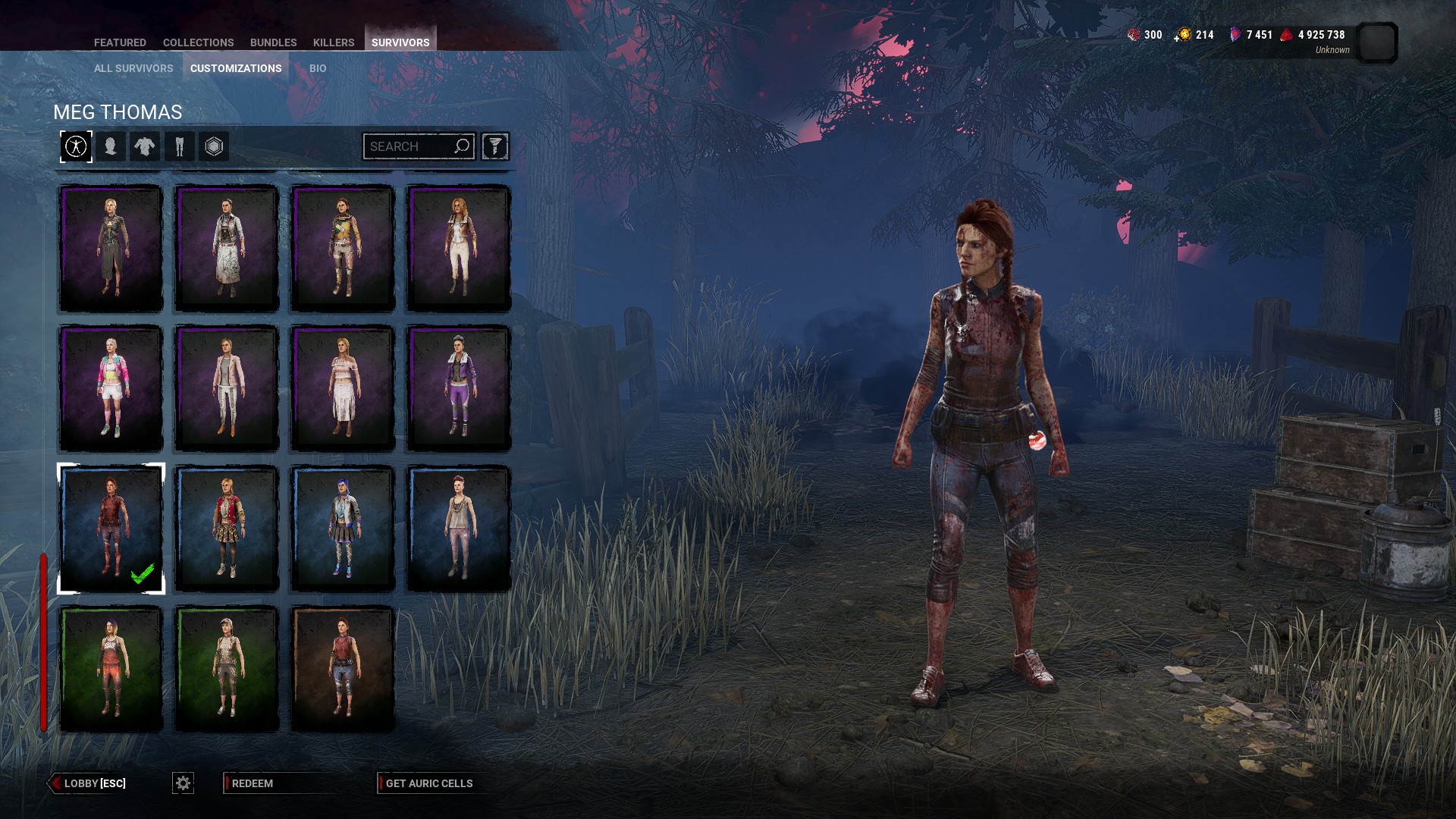
Task: Filter by torso shirt icon
Action: 144,146
